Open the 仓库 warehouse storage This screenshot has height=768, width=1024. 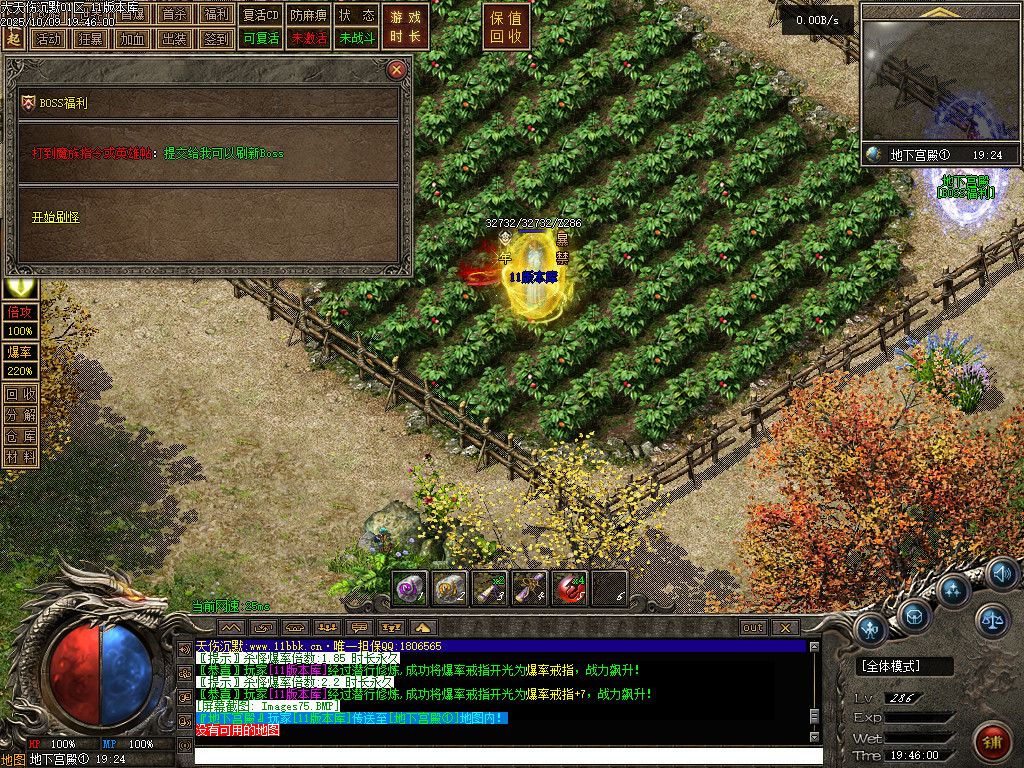coord(21,436)
